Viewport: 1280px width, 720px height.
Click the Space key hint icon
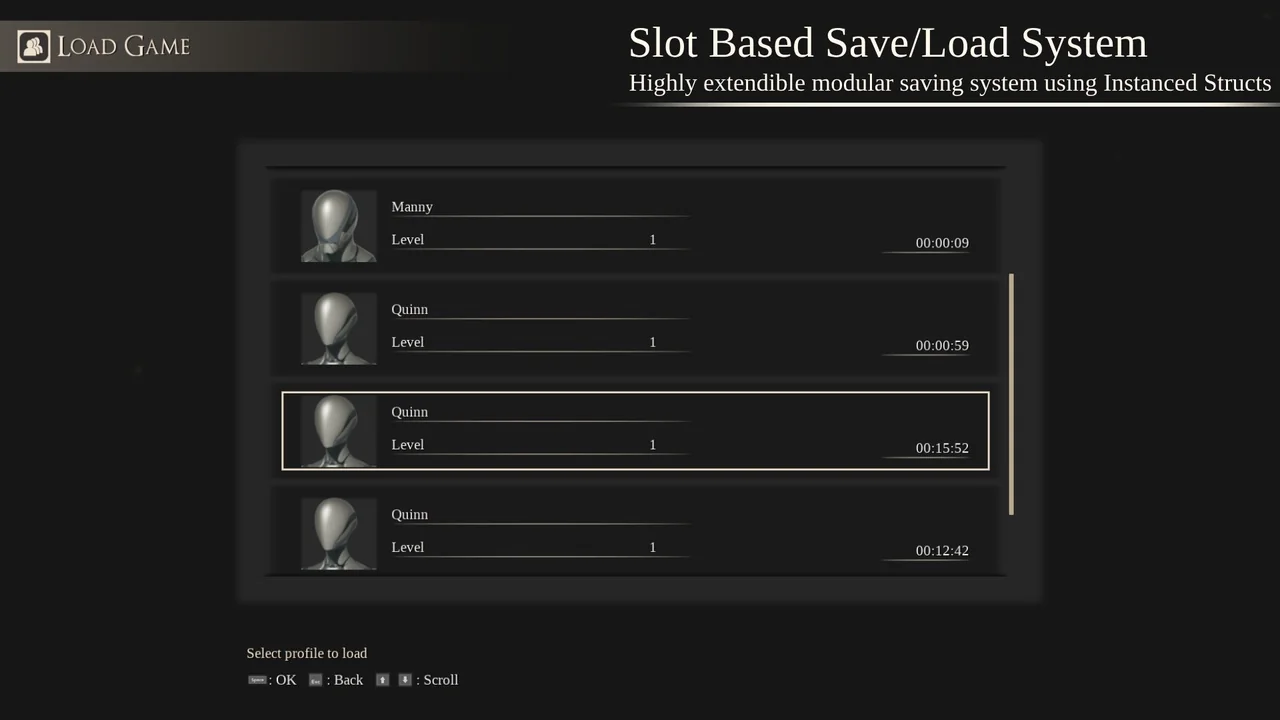pos(257,679)
